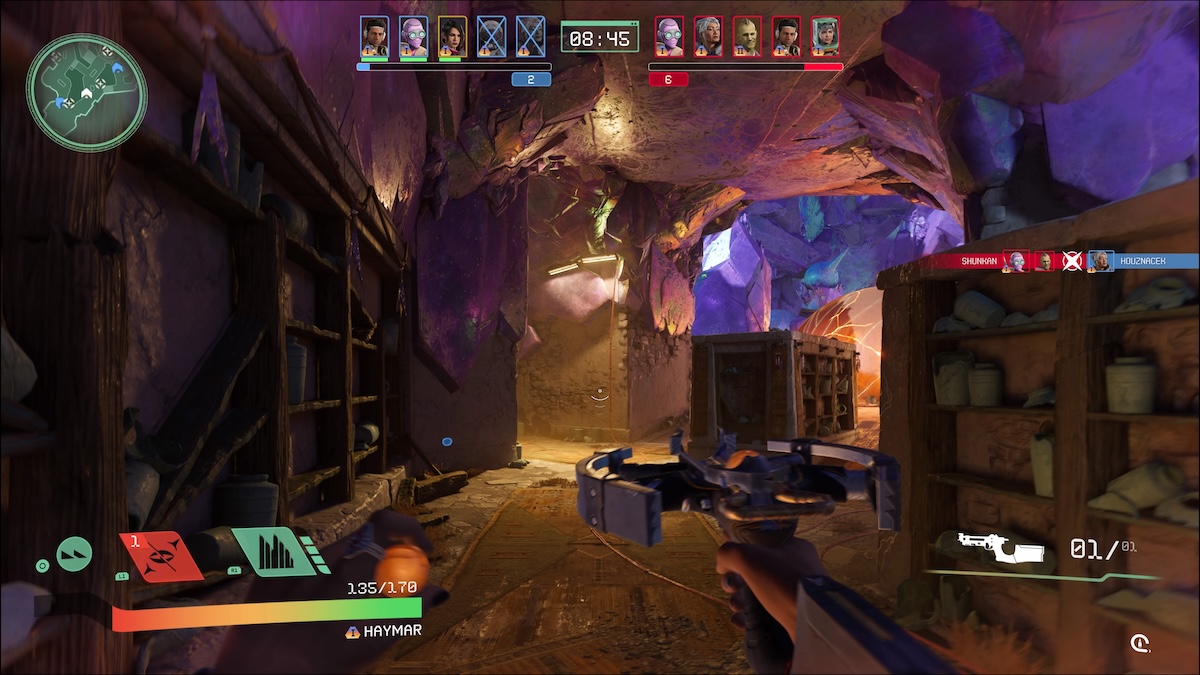Trigger the teal vertical bars ability
This screenshot has width=1200, height=675.
[270, 551]
